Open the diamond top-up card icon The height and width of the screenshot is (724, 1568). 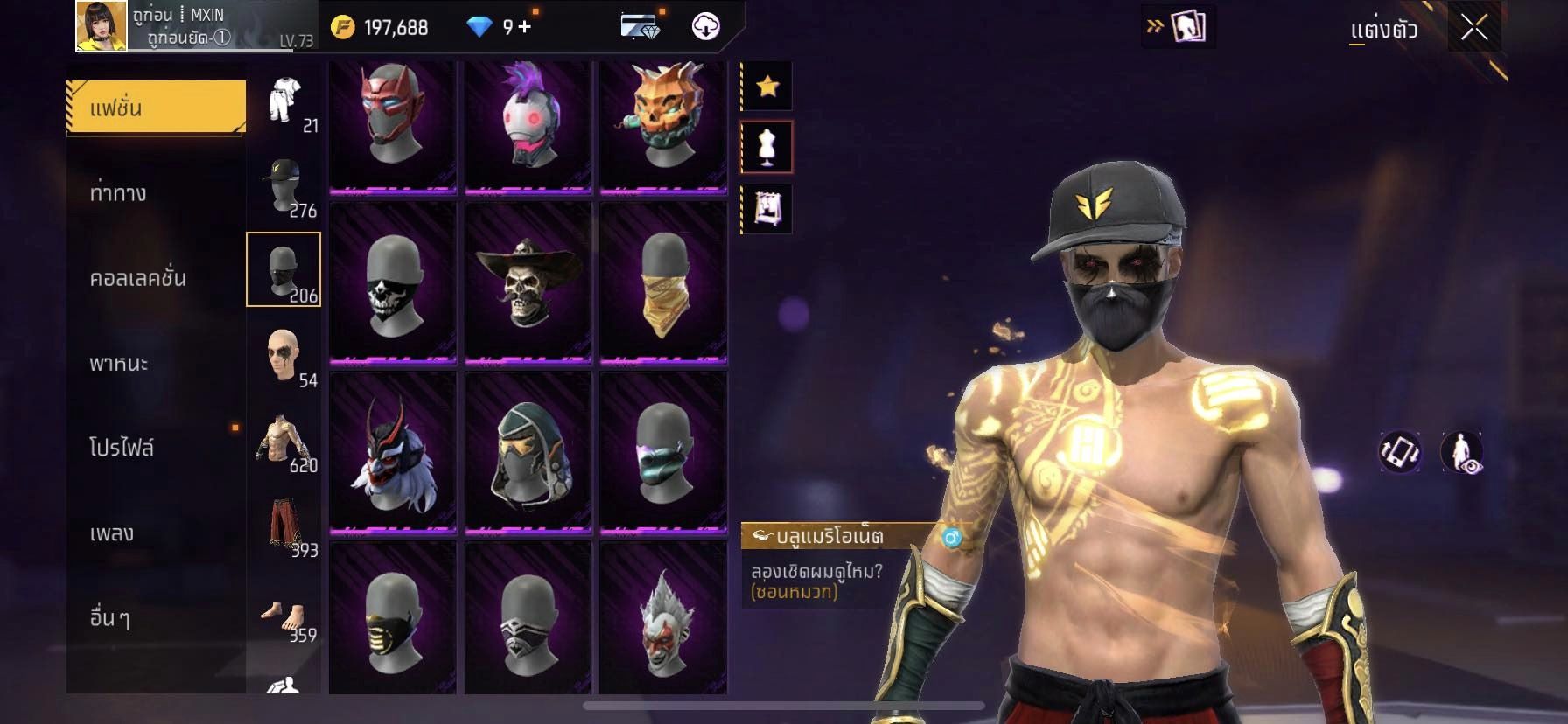click(x=640, y=26)
